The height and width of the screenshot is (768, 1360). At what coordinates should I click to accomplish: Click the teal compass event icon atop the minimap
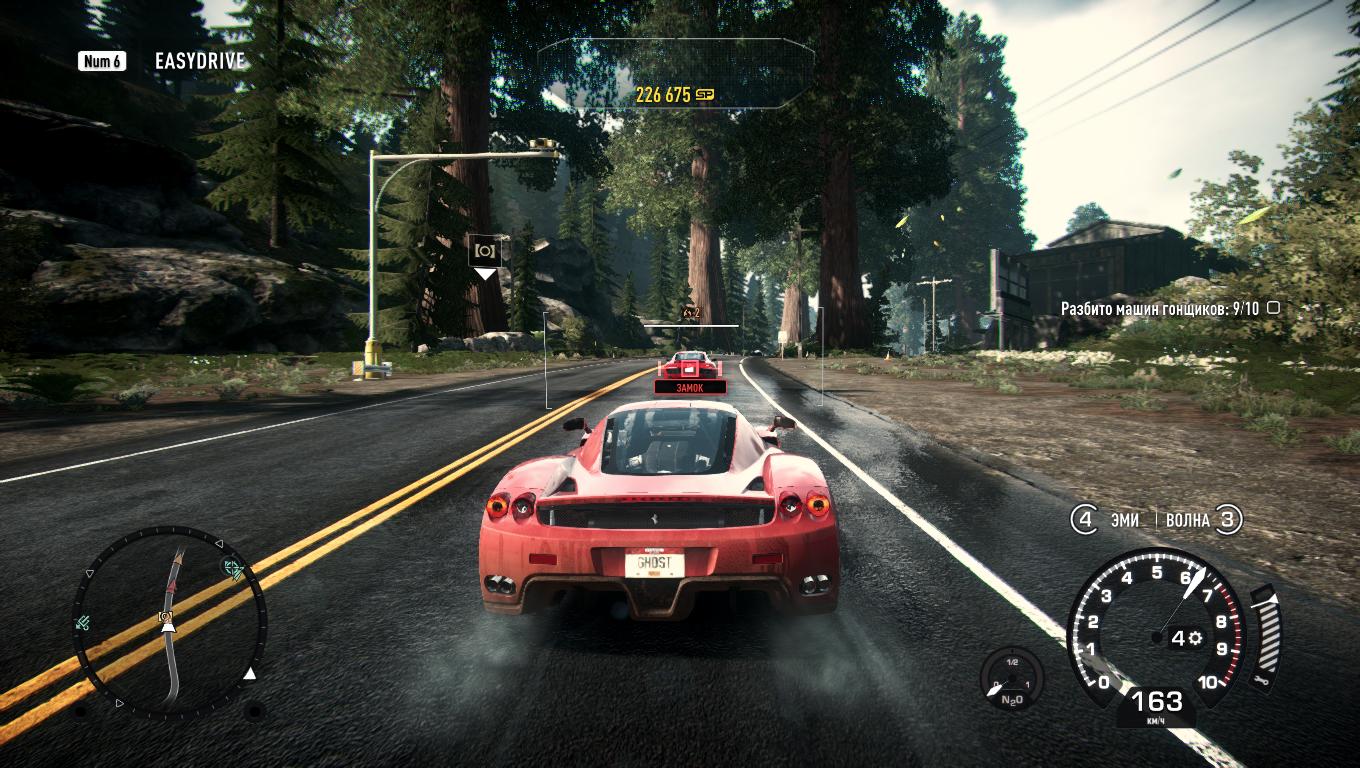pos(232,567)
